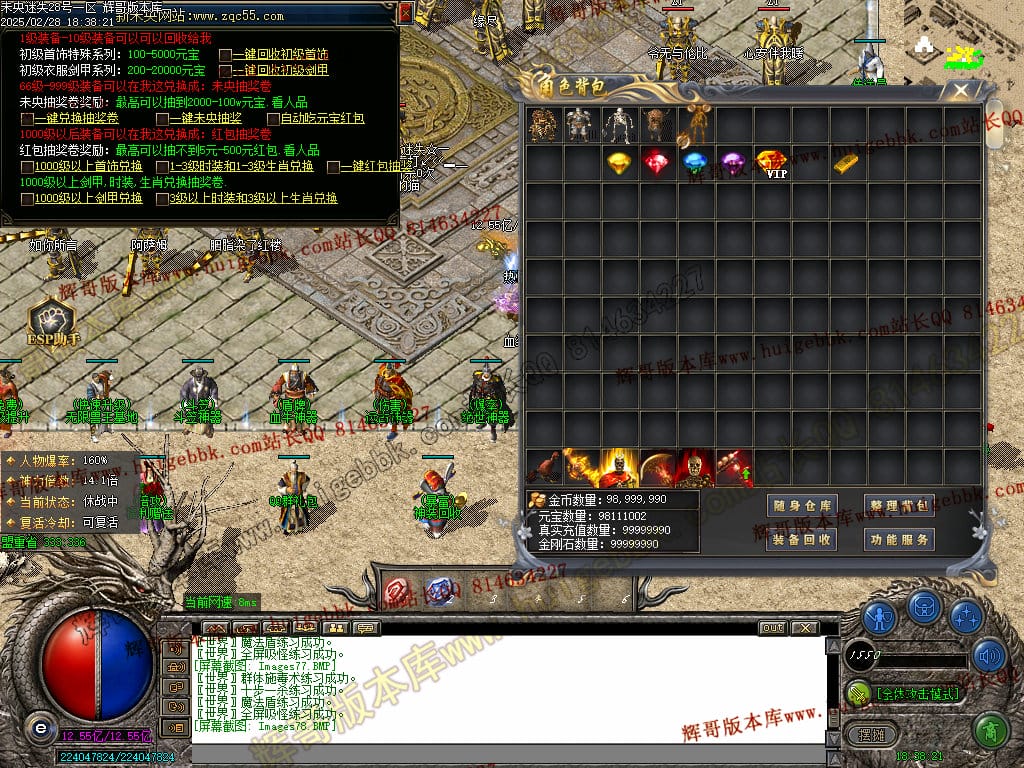
Task: Select the yellow gem in the bag
Action: click(x=619, y=163)
